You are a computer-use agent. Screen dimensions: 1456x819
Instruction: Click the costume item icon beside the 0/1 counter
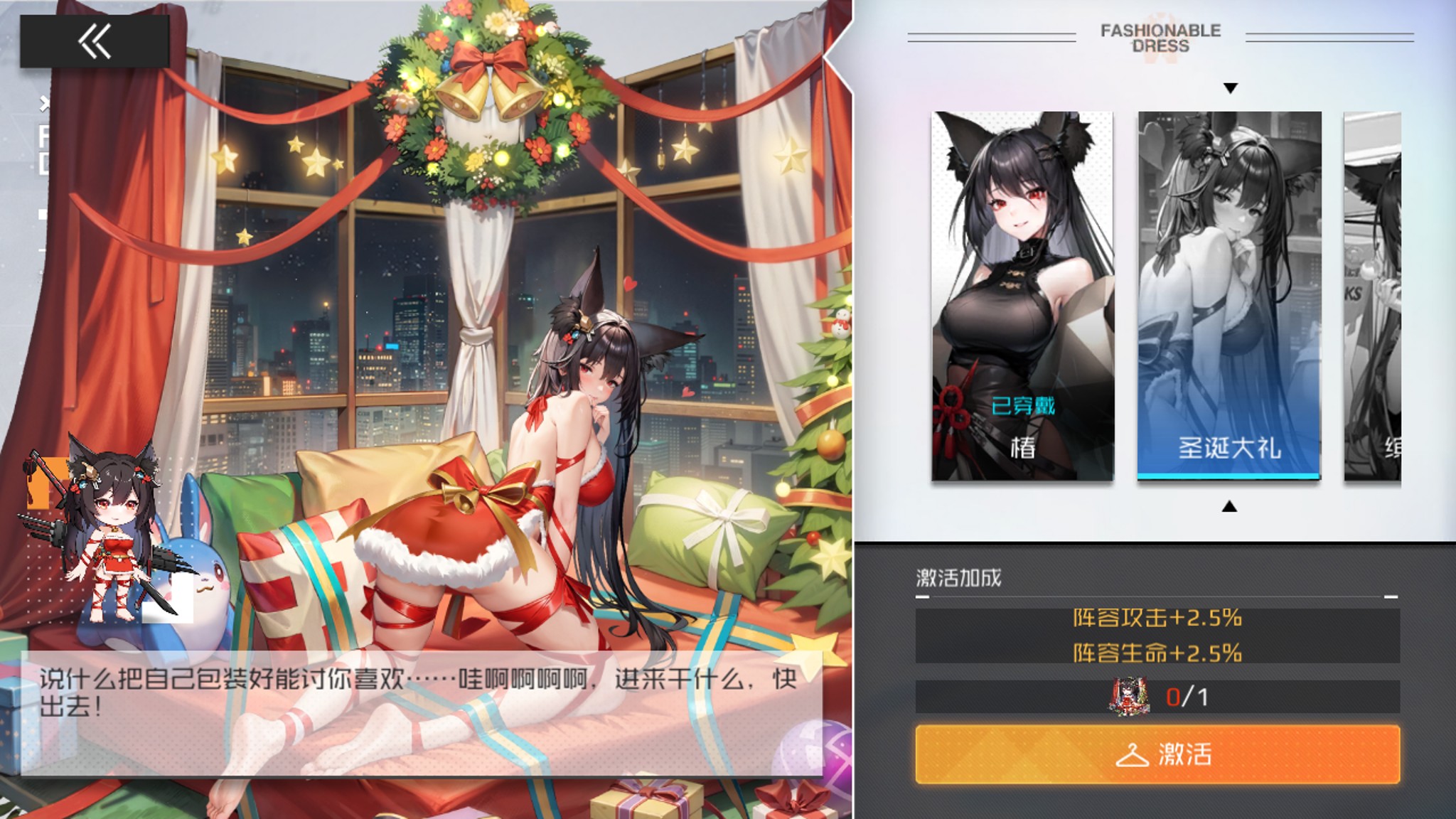1128,695
